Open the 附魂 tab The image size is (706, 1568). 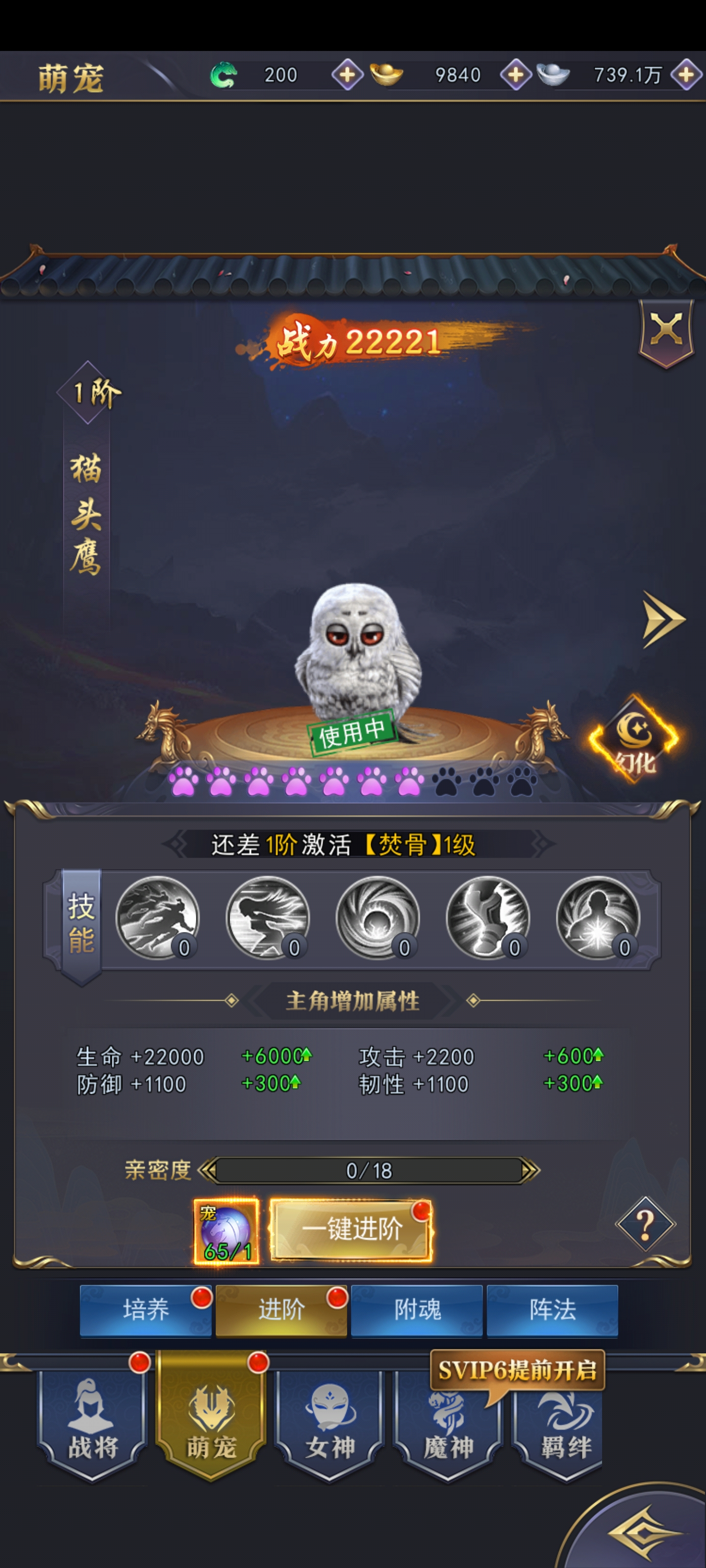click(x=417, y=1309)
